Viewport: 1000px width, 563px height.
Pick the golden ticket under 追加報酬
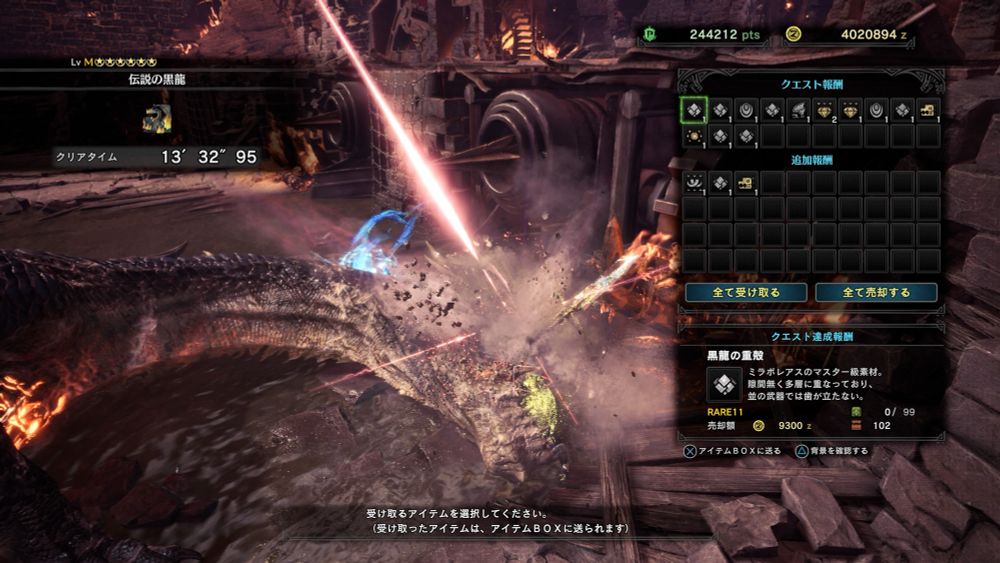tap(746, 182)
